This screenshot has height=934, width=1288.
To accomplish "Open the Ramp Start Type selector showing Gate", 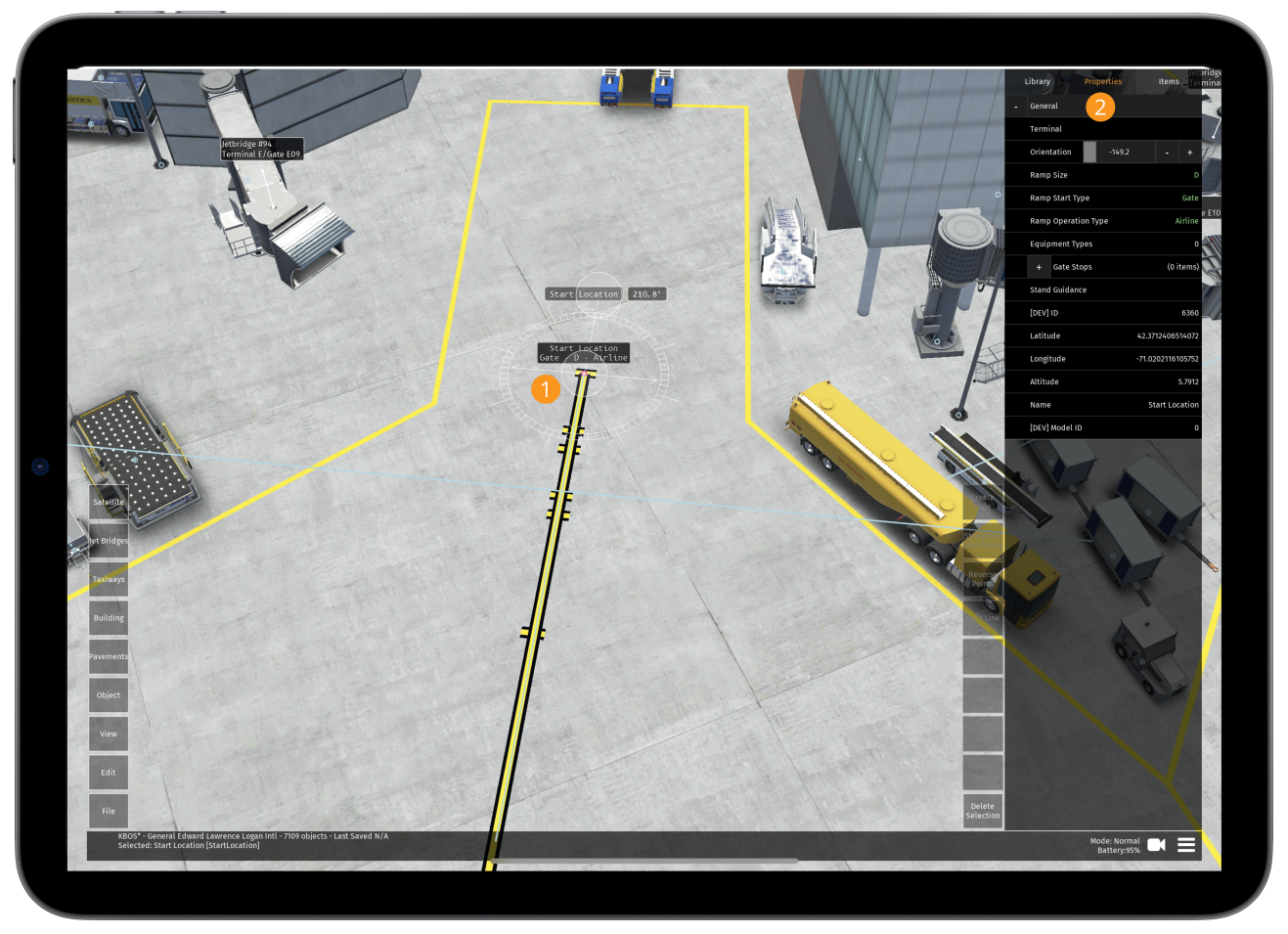I will [1190, 198].
